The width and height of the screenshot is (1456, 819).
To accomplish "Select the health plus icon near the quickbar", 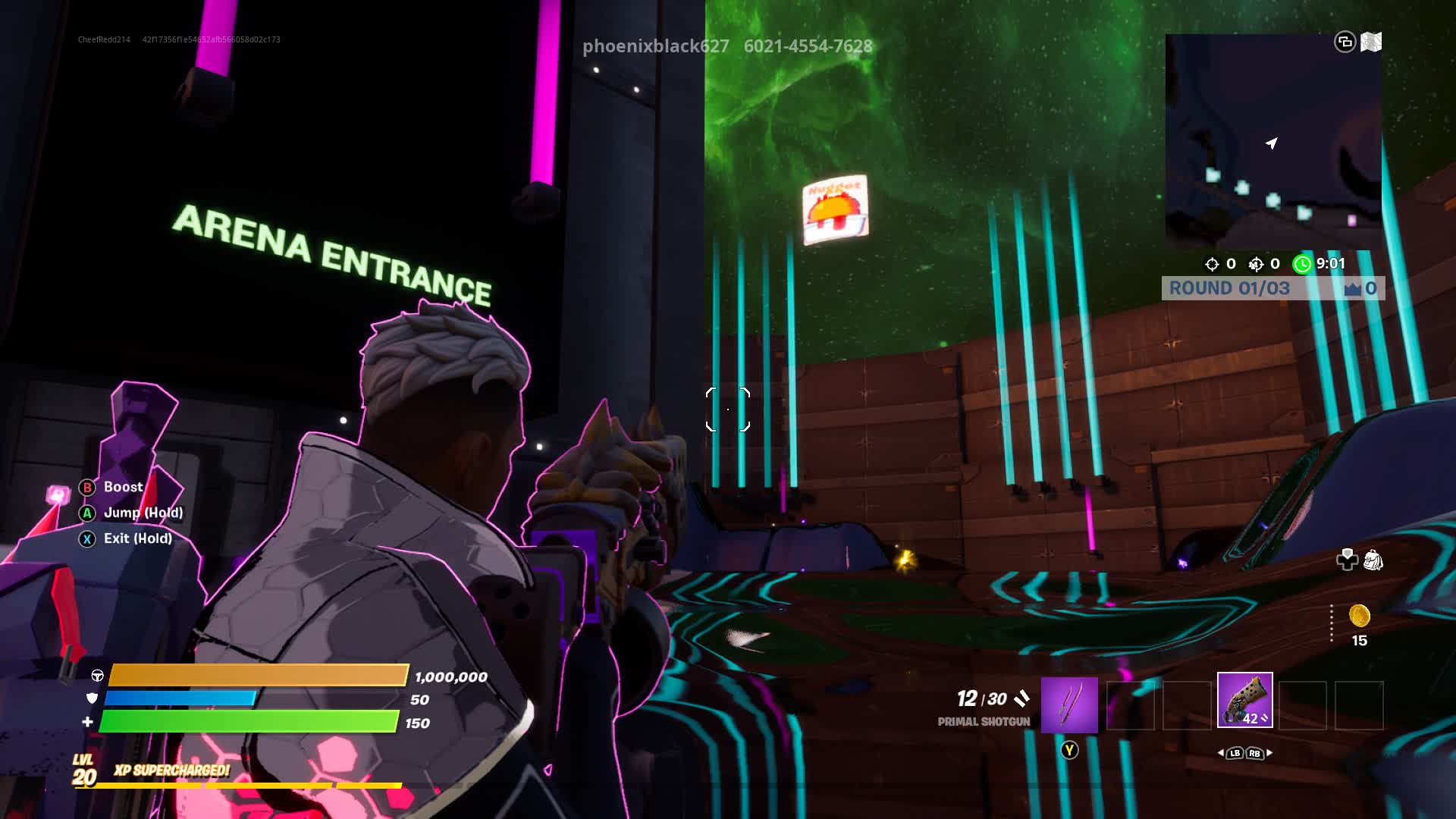I will pos(1346,559).
